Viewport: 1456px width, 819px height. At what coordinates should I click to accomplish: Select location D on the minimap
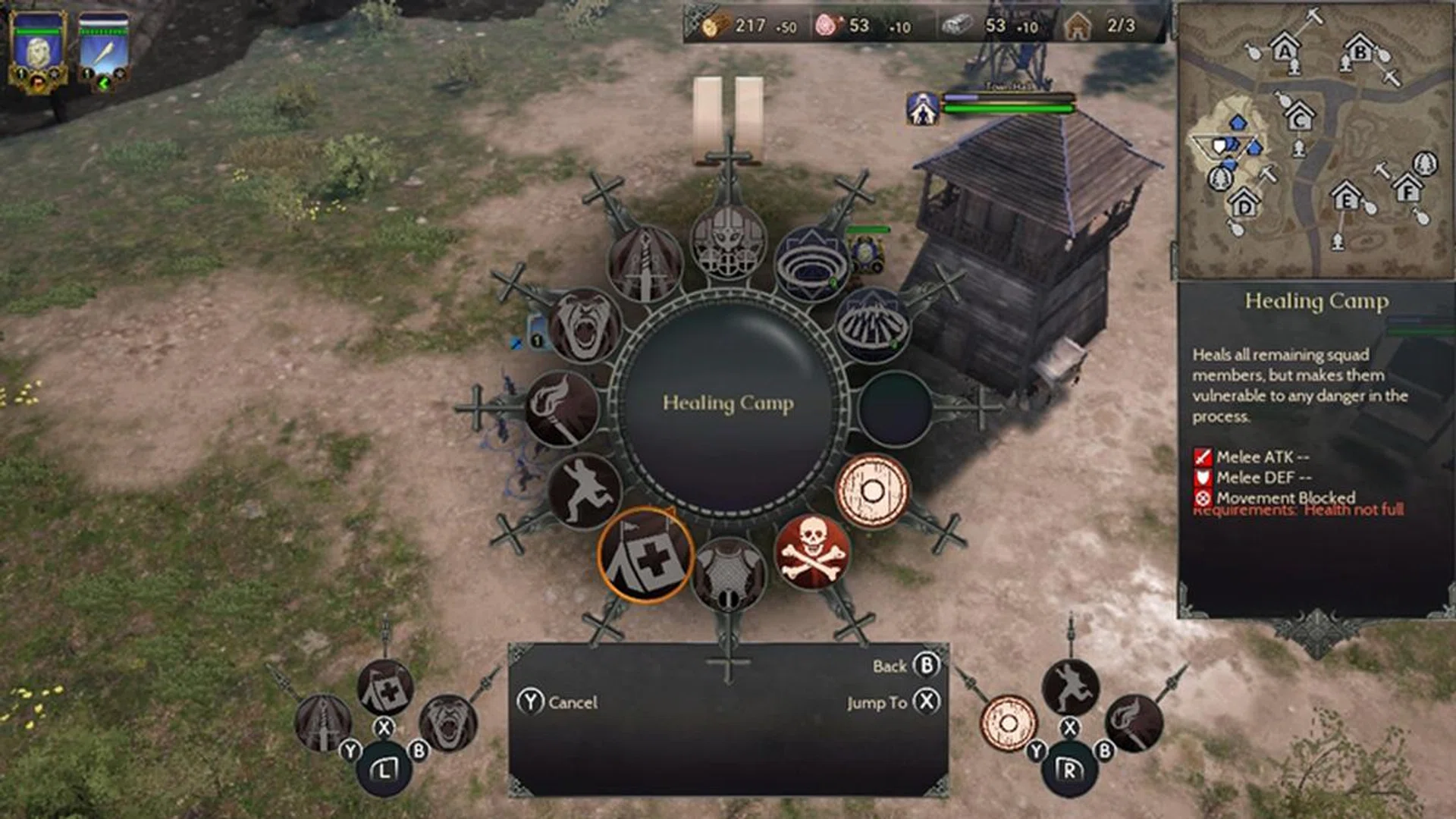click(x=1244, y=203)
